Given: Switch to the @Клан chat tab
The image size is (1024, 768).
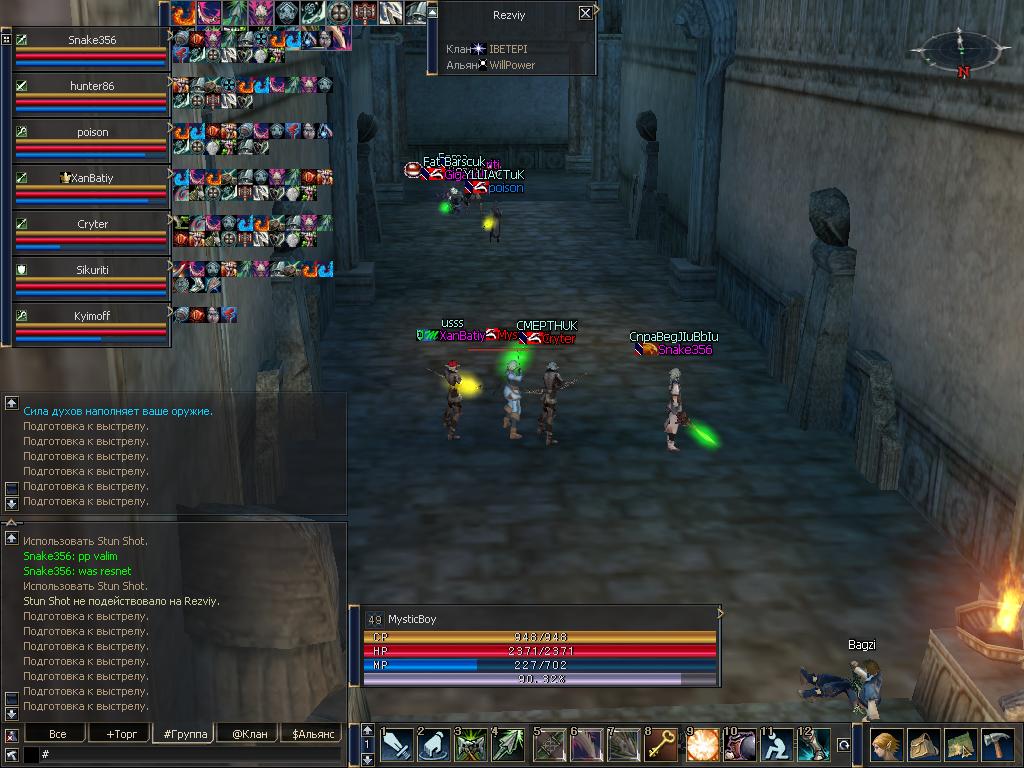Looking at the screenshot, I should coord(247,734).
